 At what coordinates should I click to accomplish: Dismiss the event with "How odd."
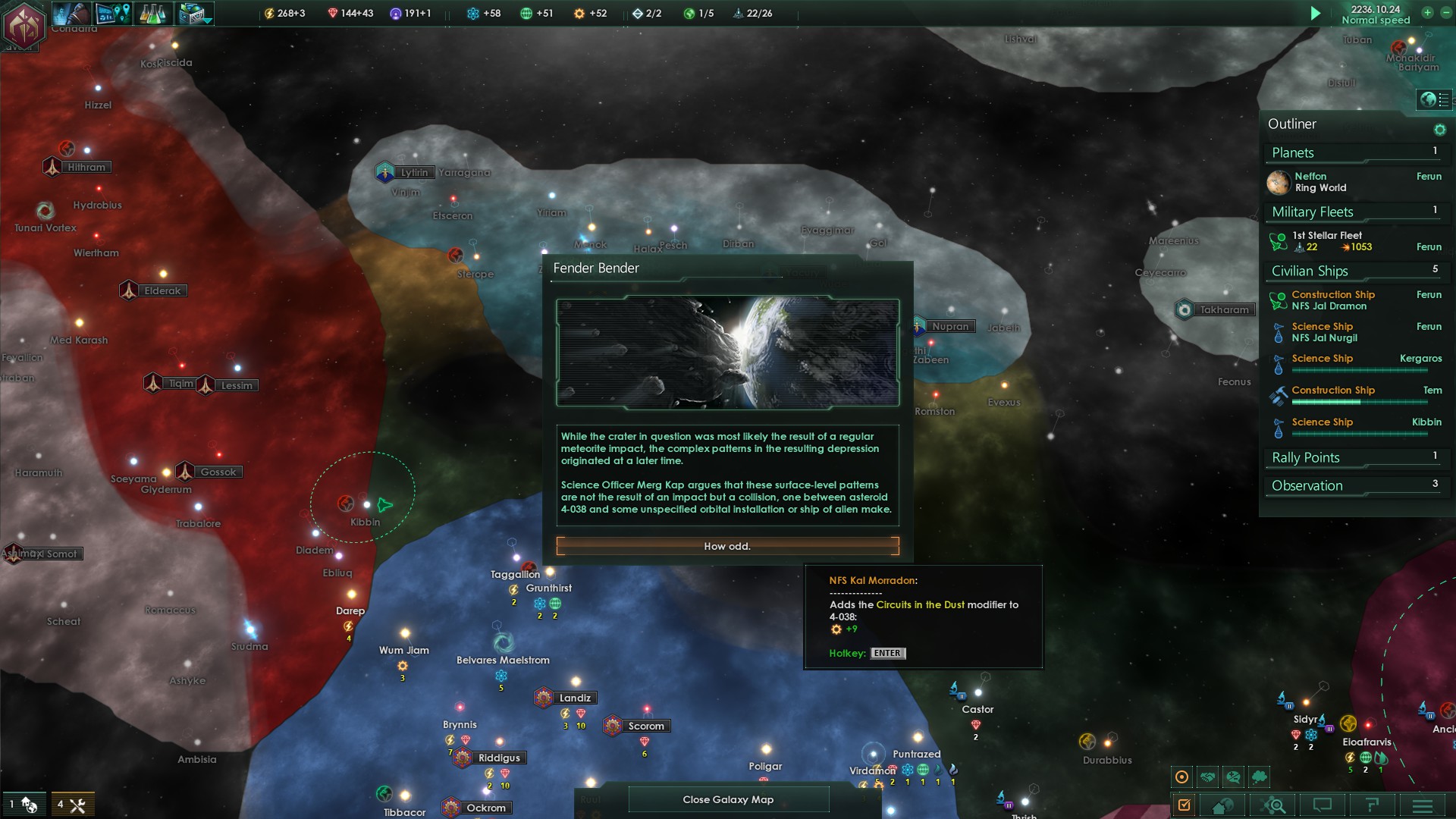727,546
